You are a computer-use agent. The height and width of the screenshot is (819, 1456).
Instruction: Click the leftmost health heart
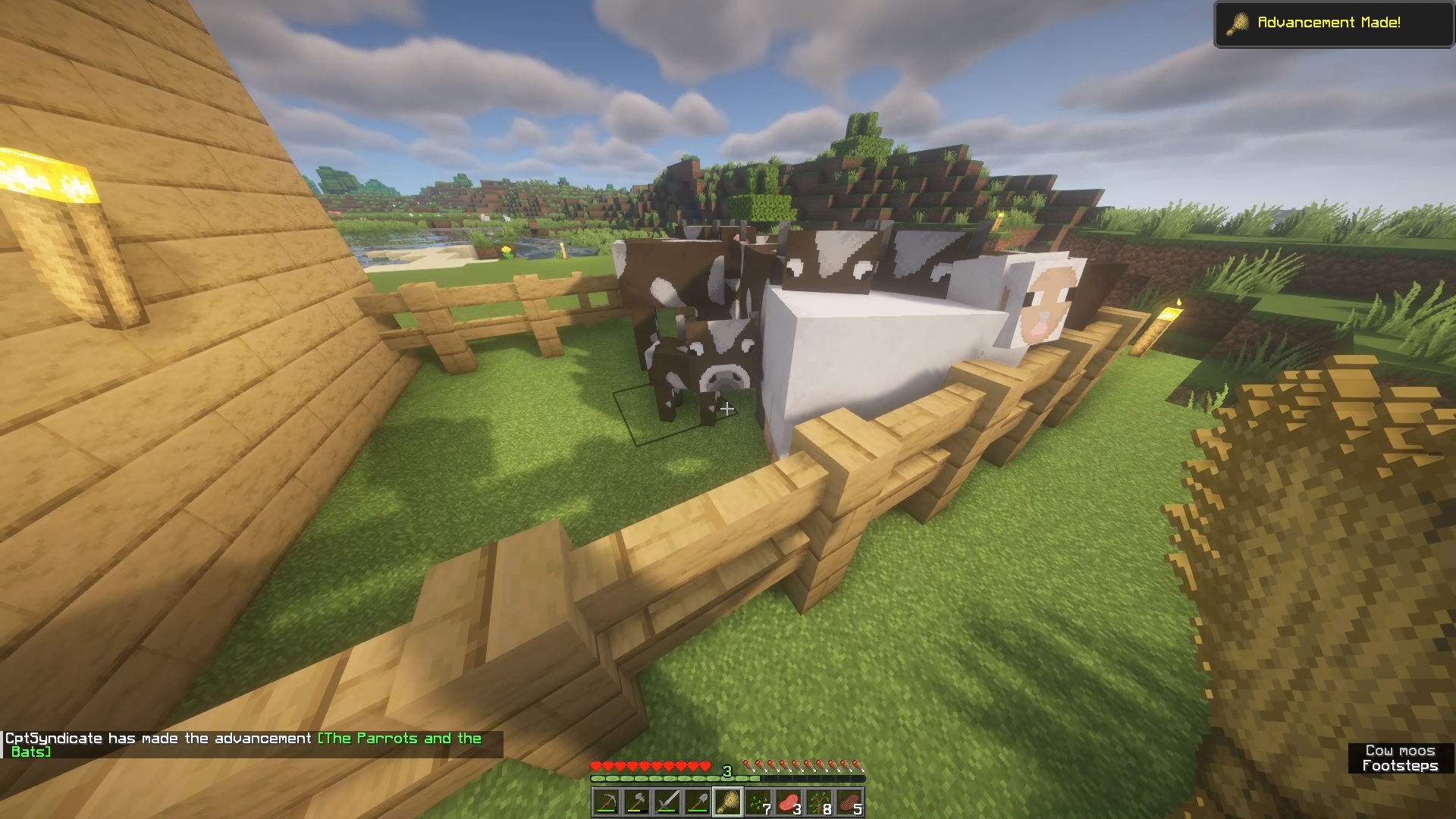[595, 766]
